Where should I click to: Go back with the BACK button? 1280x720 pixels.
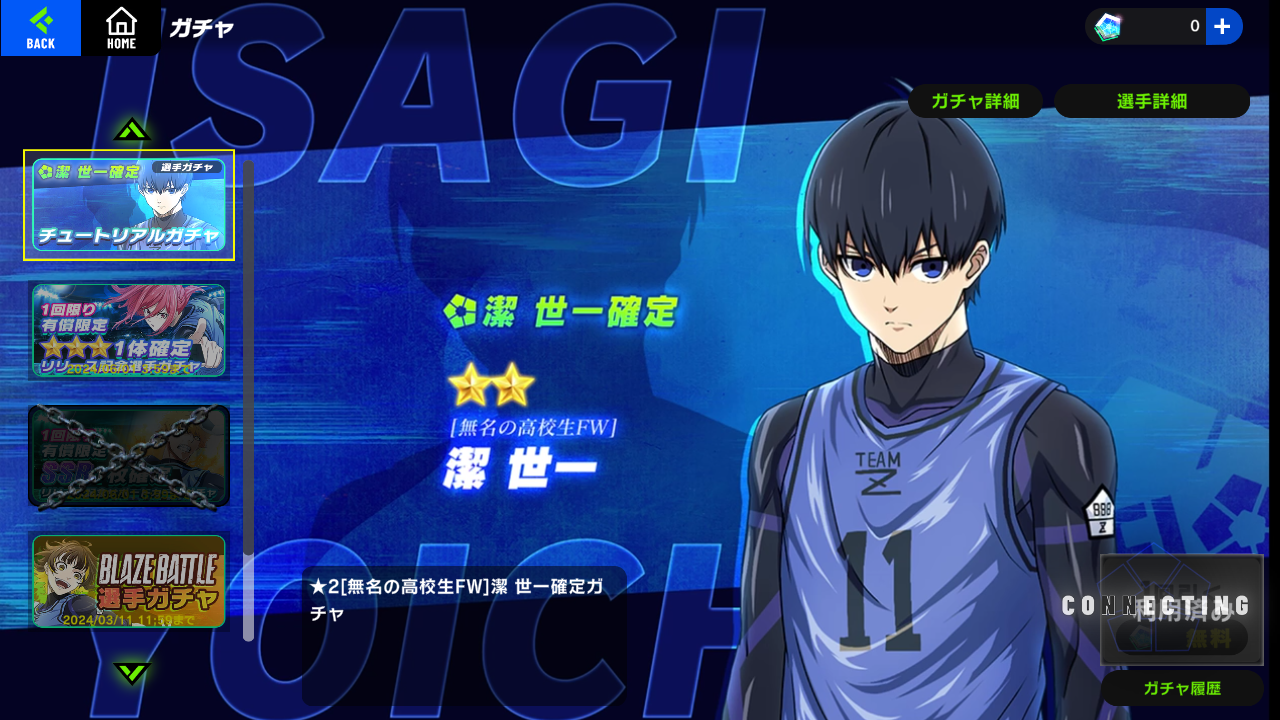coord(40,28)
